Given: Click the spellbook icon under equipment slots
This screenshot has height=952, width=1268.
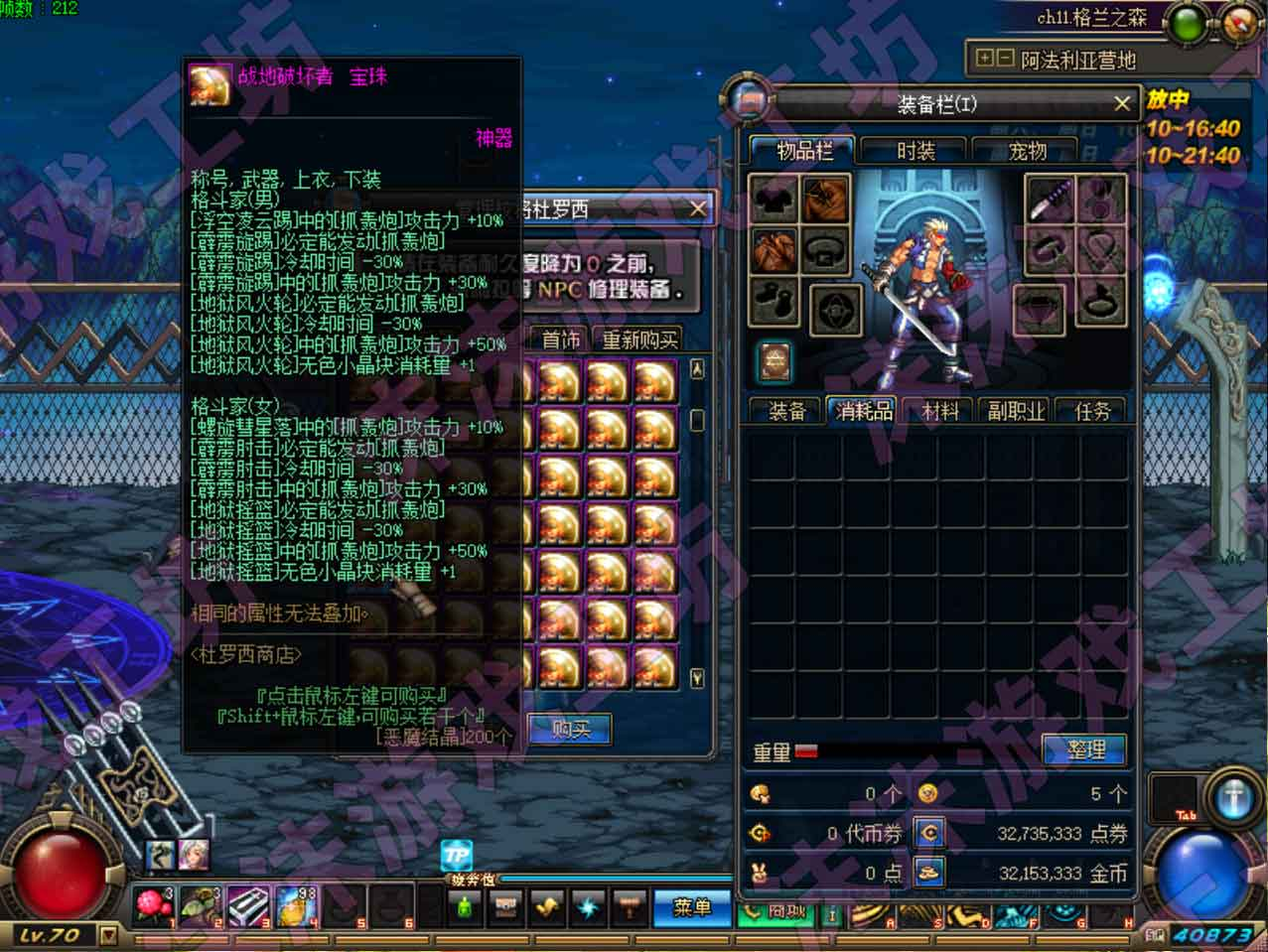Looking at the screenshot, I should pos(775,361).
